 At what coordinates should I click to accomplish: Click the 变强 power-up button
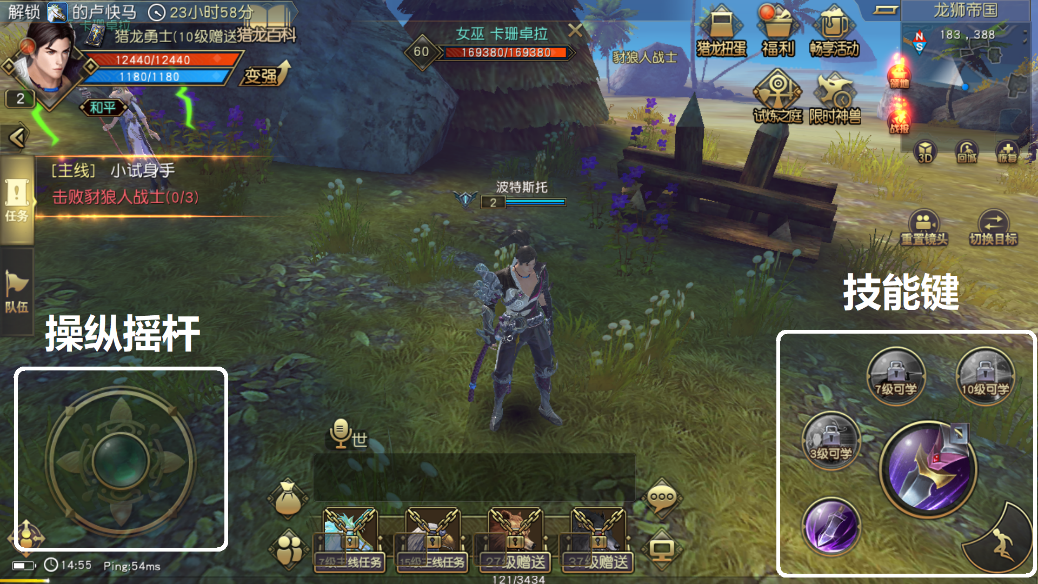(263, 74)
